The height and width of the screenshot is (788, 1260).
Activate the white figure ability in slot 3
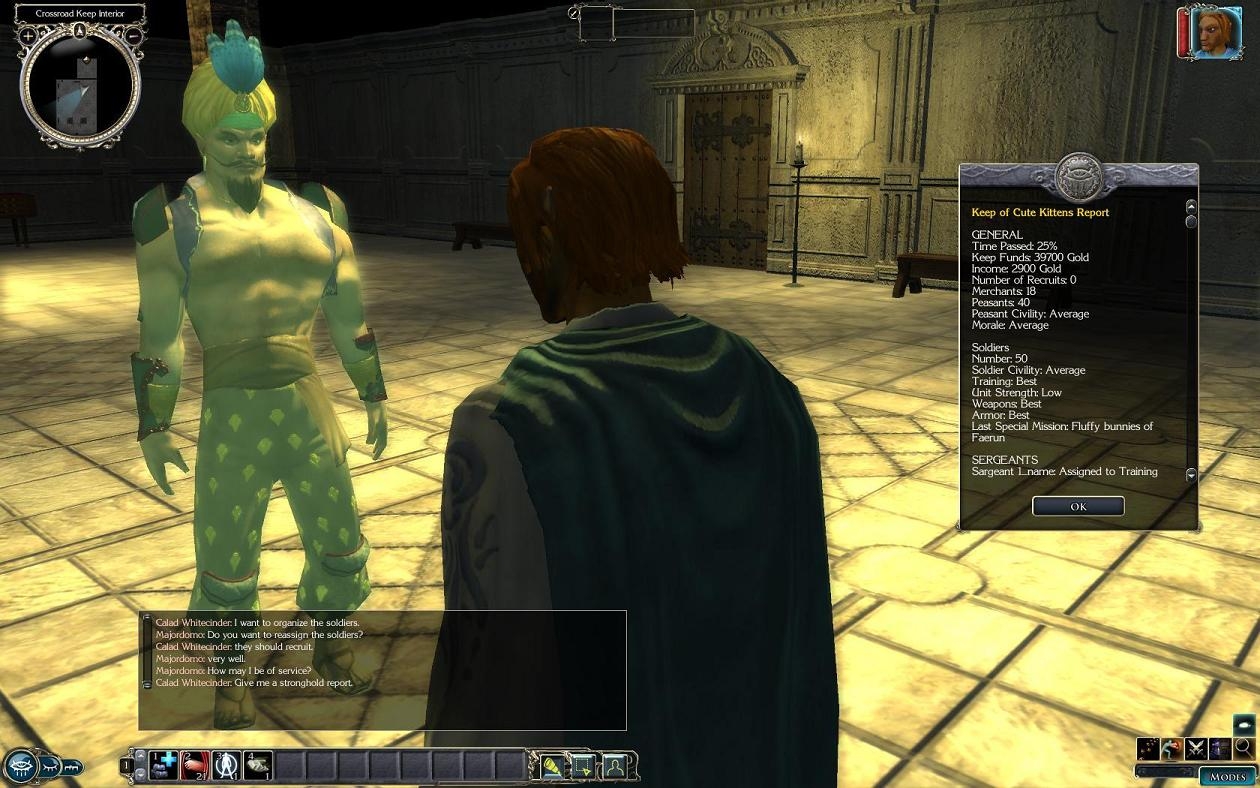[226, 766]
